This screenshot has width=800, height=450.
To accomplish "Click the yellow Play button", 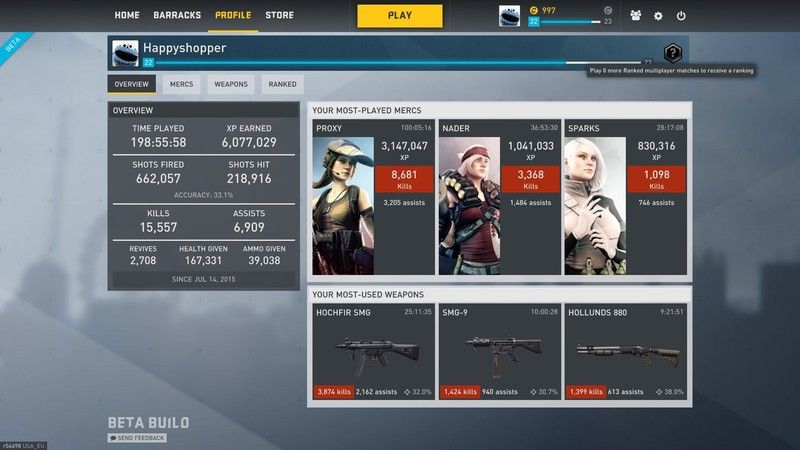I will (399, 16).
